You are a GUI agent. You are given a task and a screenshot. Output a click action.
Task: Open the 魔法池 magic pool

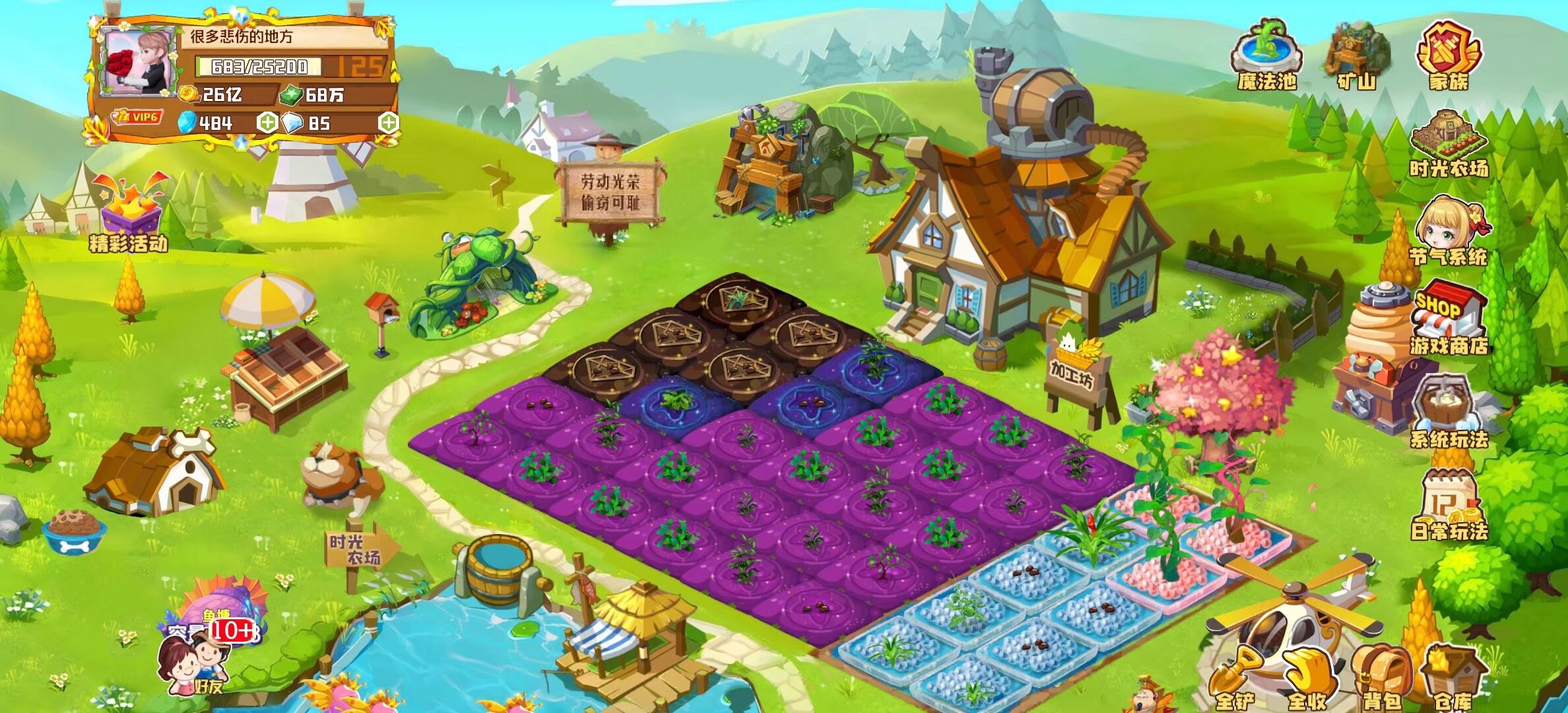click(x=1267, y=56)
